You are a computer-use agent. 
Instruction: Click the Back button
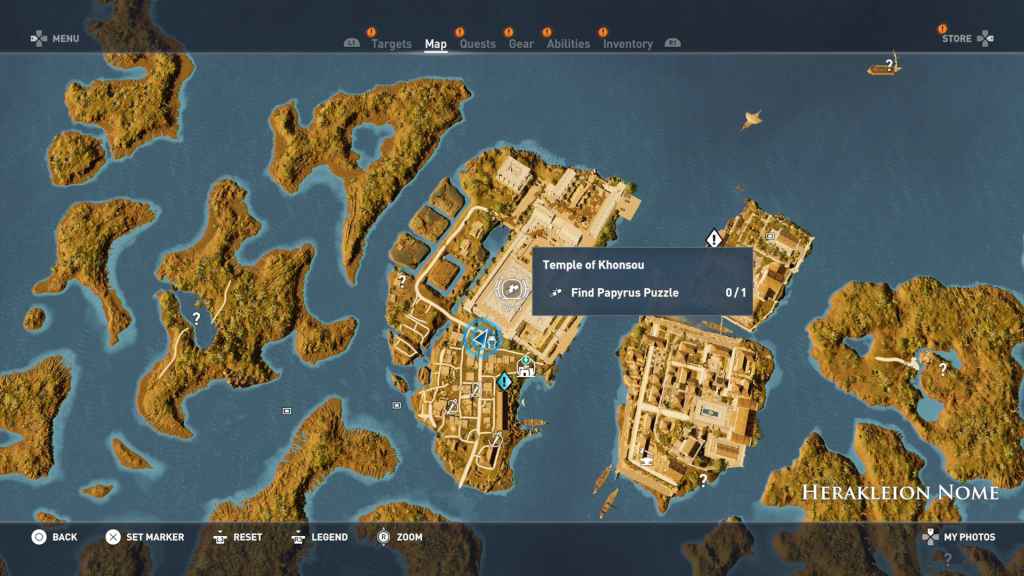(54, 537)
